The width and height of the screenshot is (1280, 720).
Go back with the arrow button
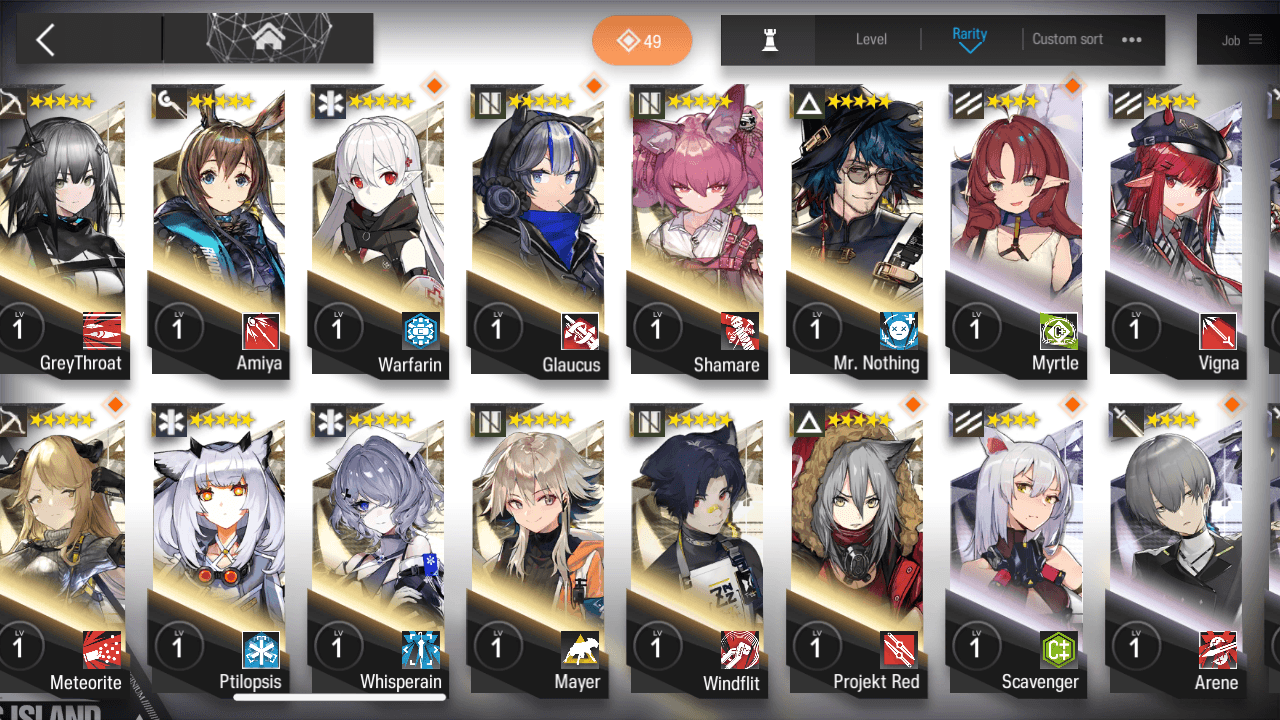[46, 40]
